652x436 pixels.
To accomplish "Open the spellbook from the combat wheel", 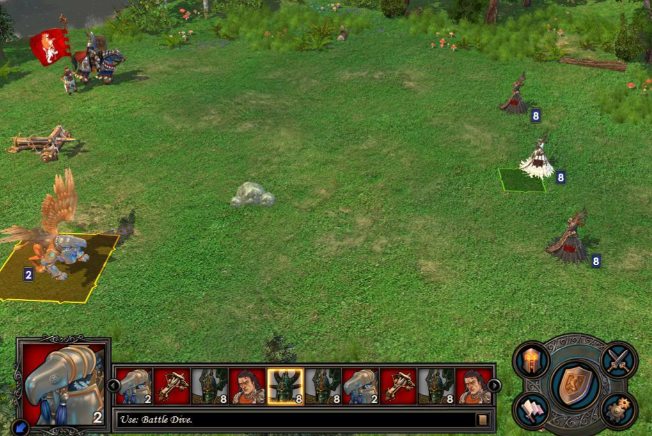I will click(x=531, y=410).
